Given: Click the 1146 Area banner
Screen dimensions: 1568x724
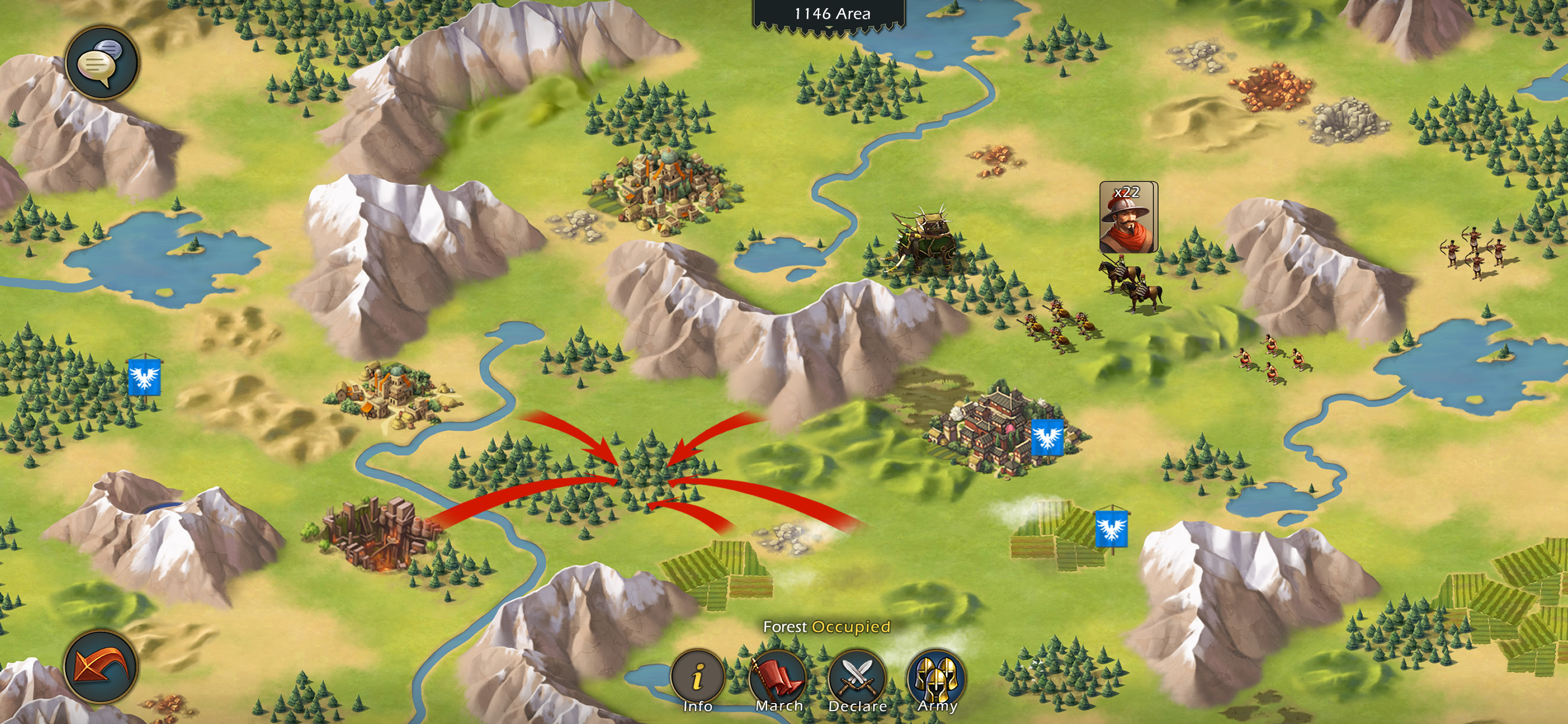Looking at the screenshot, I should point(831,14).
